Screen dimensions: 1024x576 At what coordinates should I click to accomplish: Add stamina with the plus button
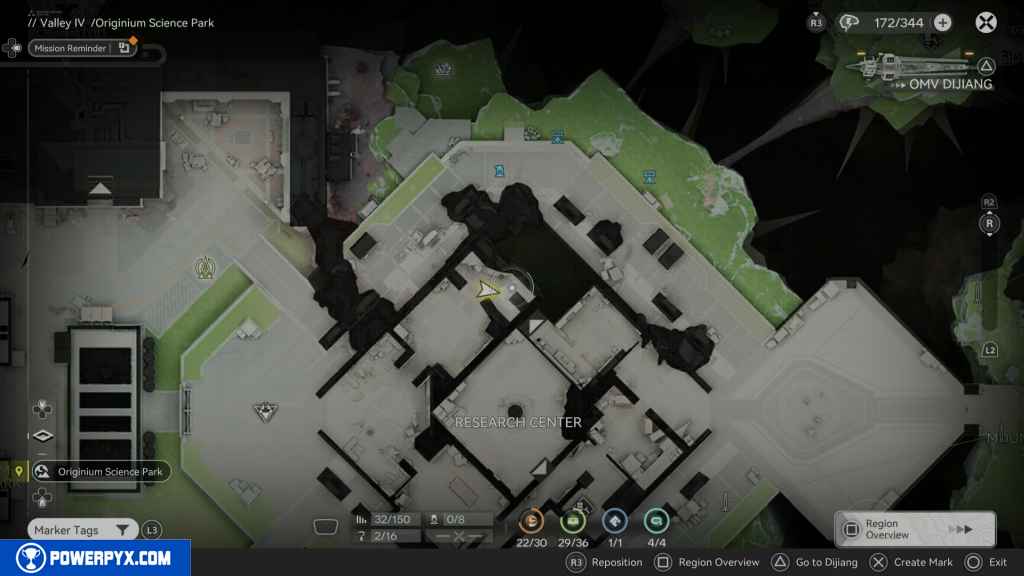942,22
